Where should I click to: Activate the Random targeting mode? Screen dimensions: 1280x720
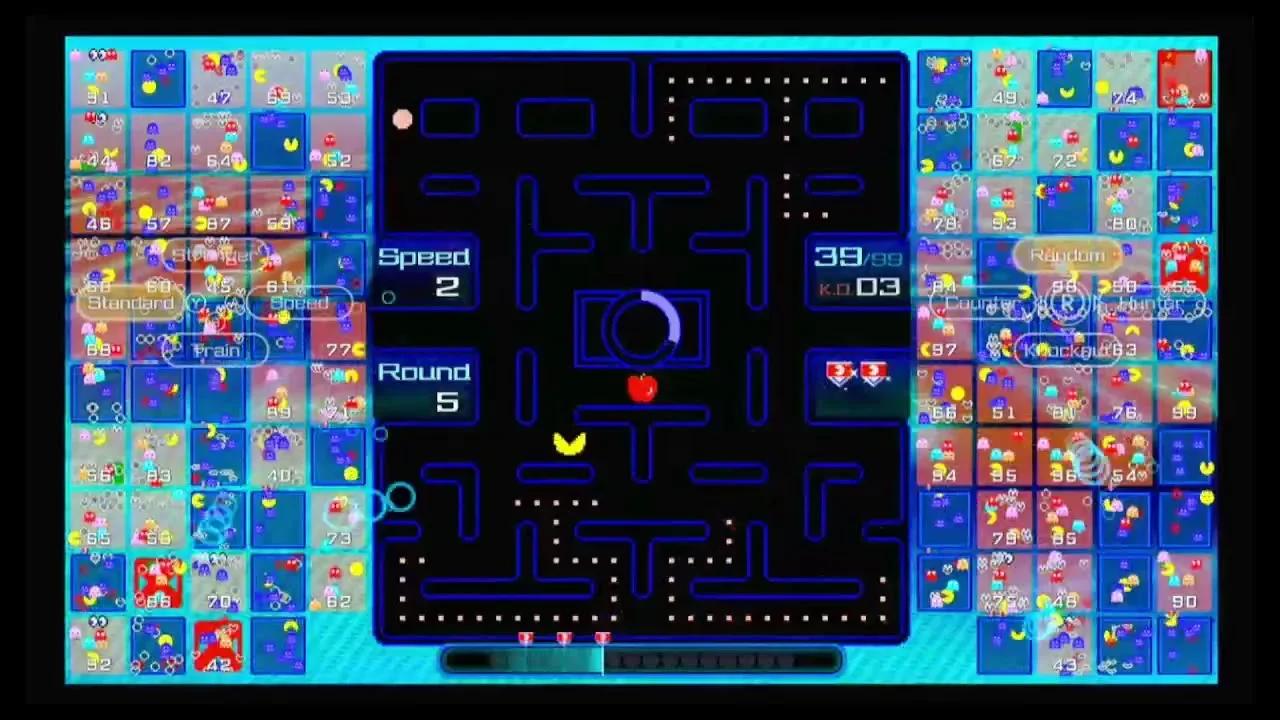tap(1066, 255)
